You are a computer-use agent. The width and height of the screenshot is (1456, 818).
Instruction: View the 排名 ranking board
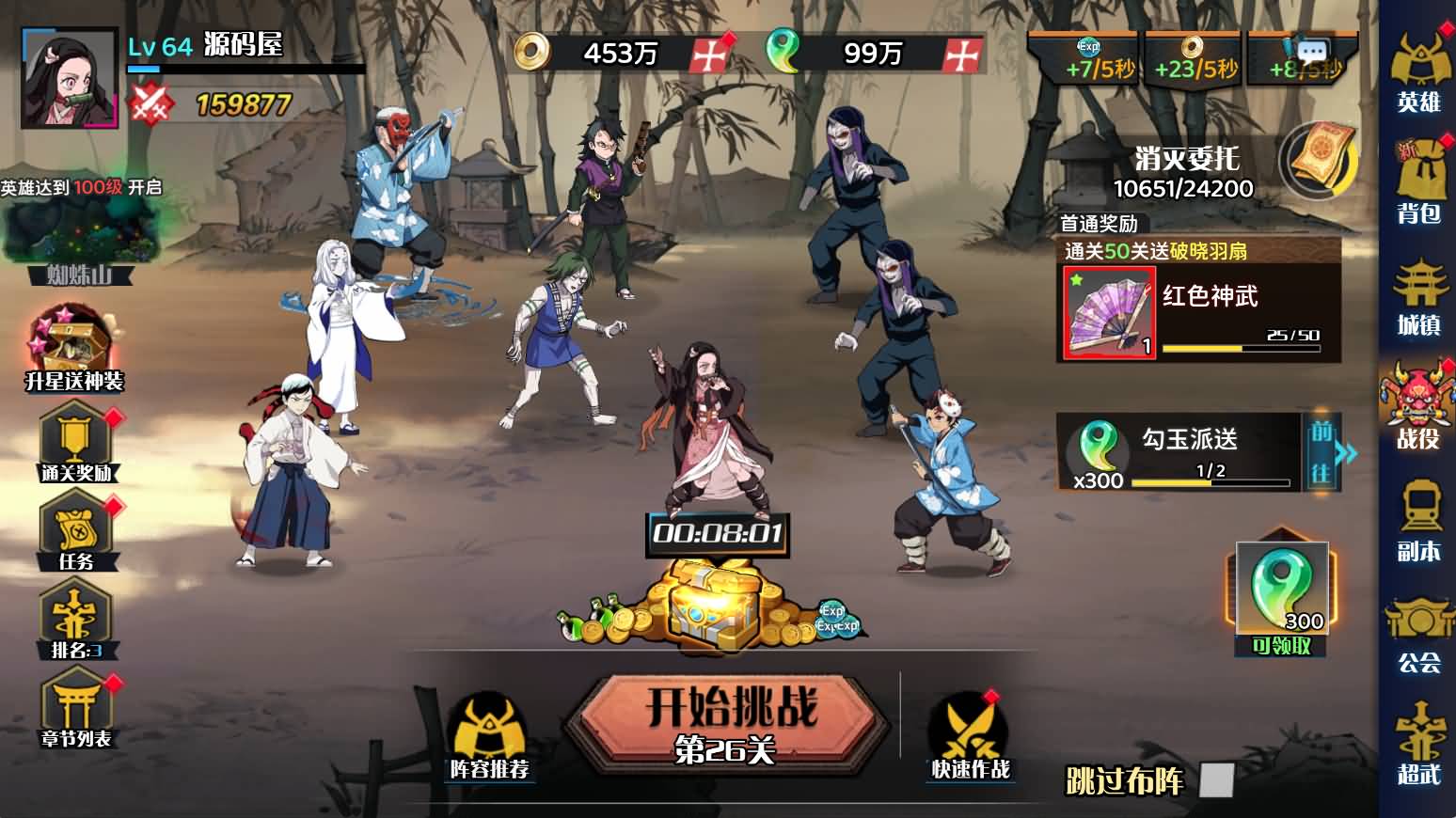coord(75,621)
